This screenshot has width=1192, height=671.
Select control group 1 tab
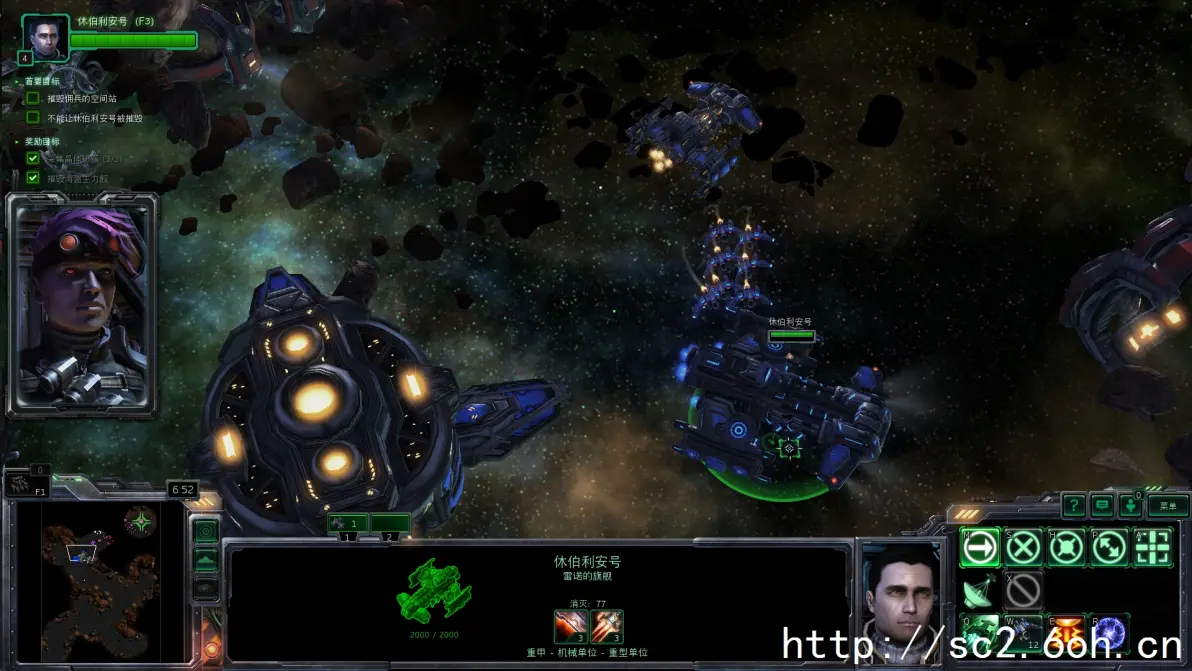(x=347, y=523)
